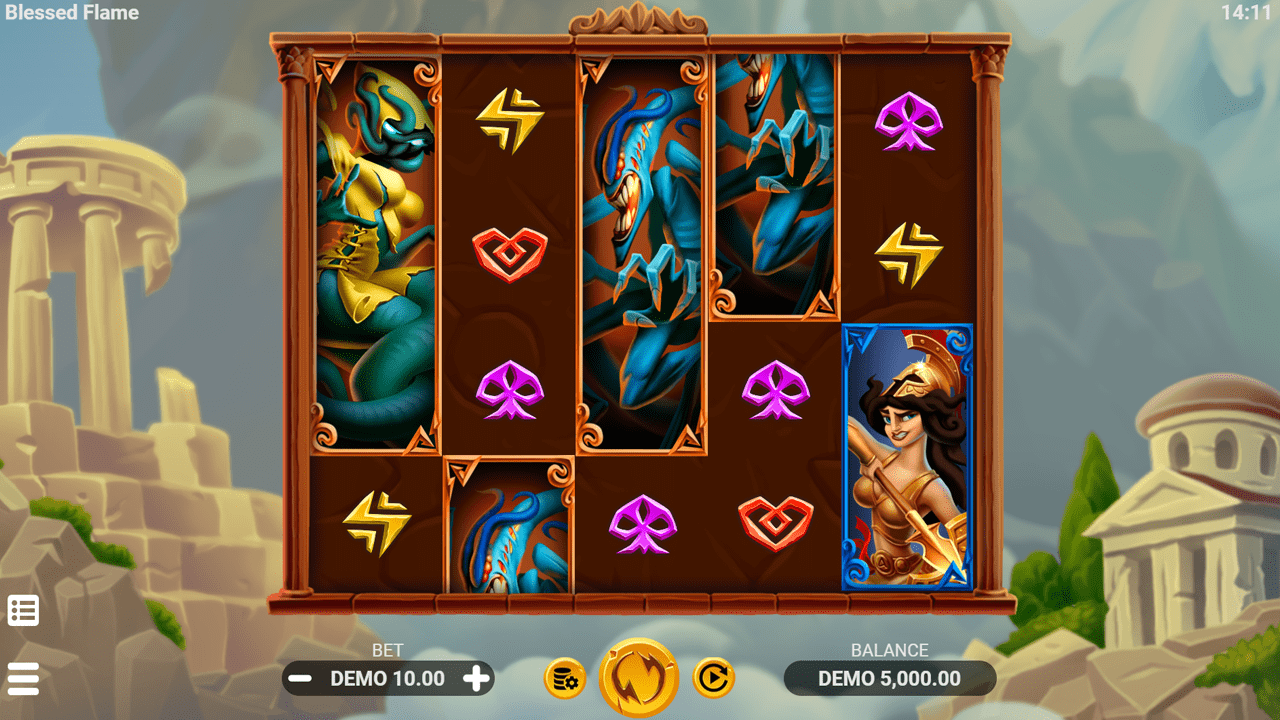Select the red heart symbol
Screen dimensions: 1280x720
click(511, 253)
